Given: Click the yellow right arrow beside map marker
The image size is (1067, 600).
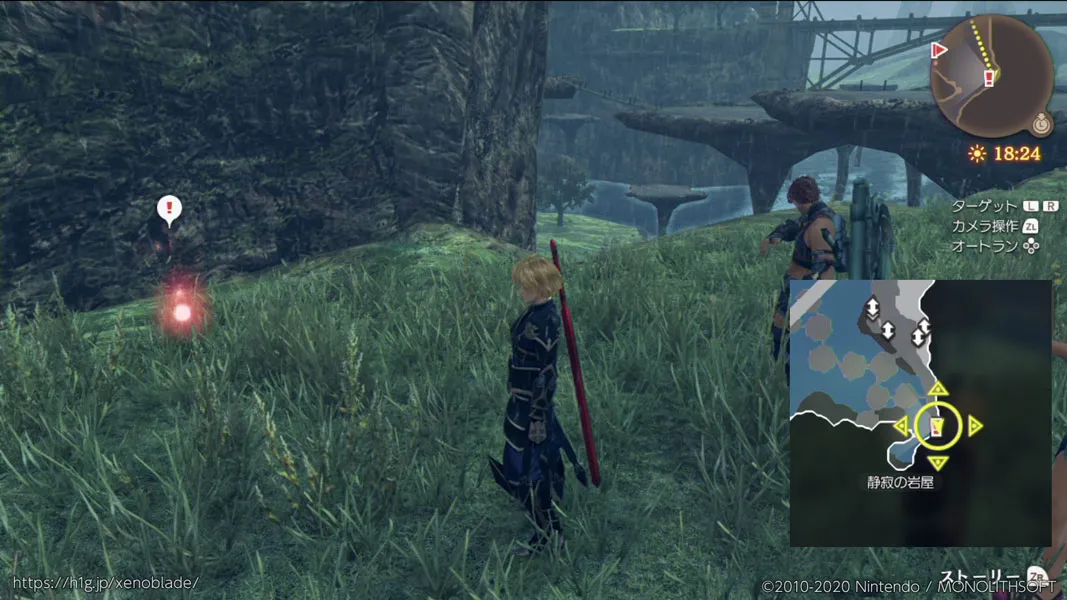Looking at the screenshot, I should [975, 427].
